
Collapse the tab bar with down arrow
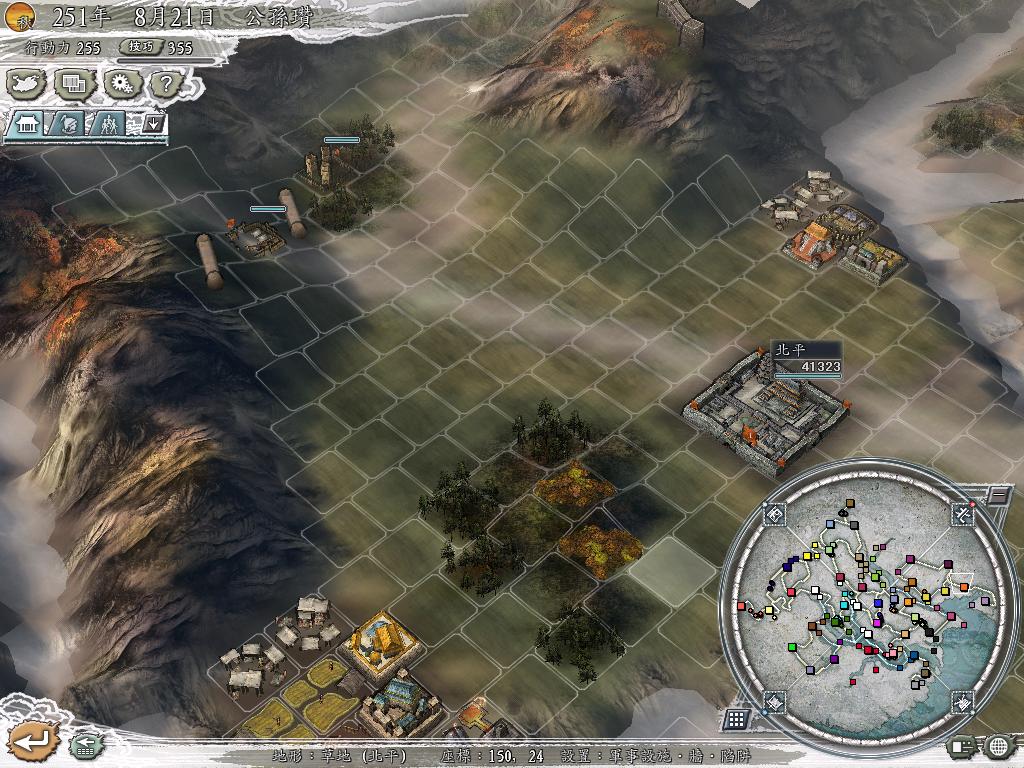[154, 123]
